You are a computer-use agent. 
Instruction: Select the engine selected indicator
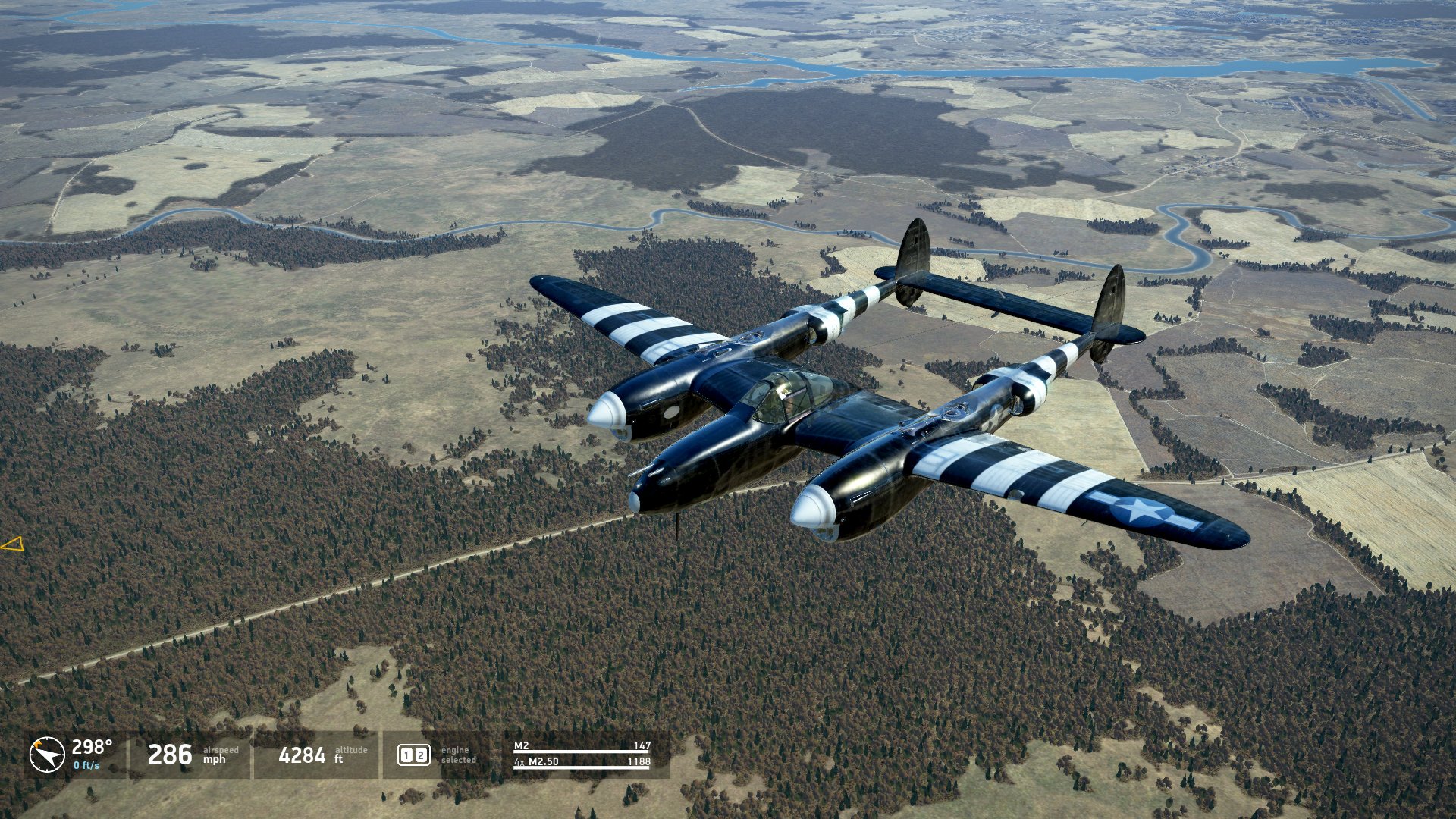(414, 755)
